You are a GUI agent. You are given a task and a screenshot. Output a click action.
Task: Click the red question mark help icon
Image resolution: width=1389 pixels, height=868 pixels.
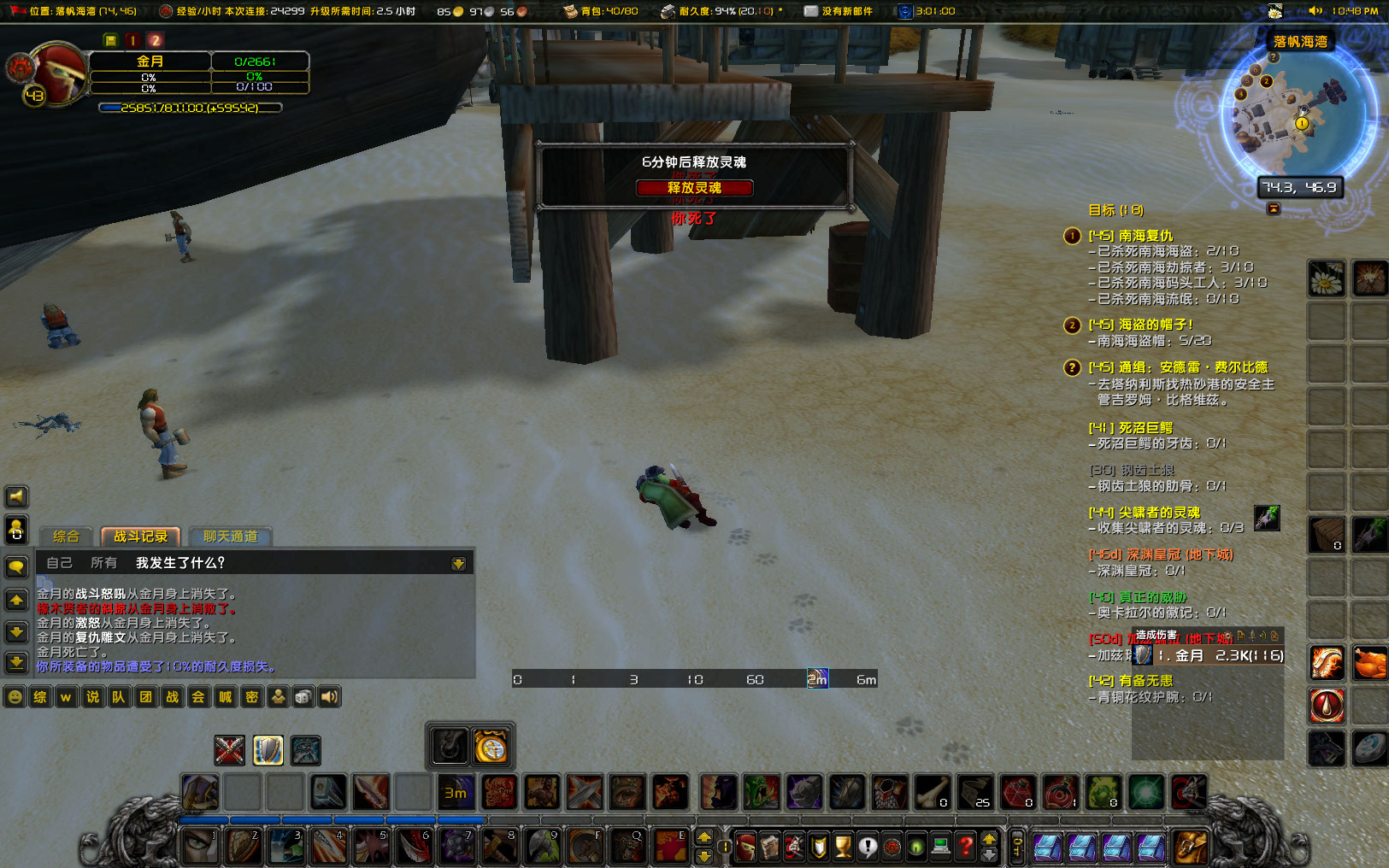coord(965,845)
